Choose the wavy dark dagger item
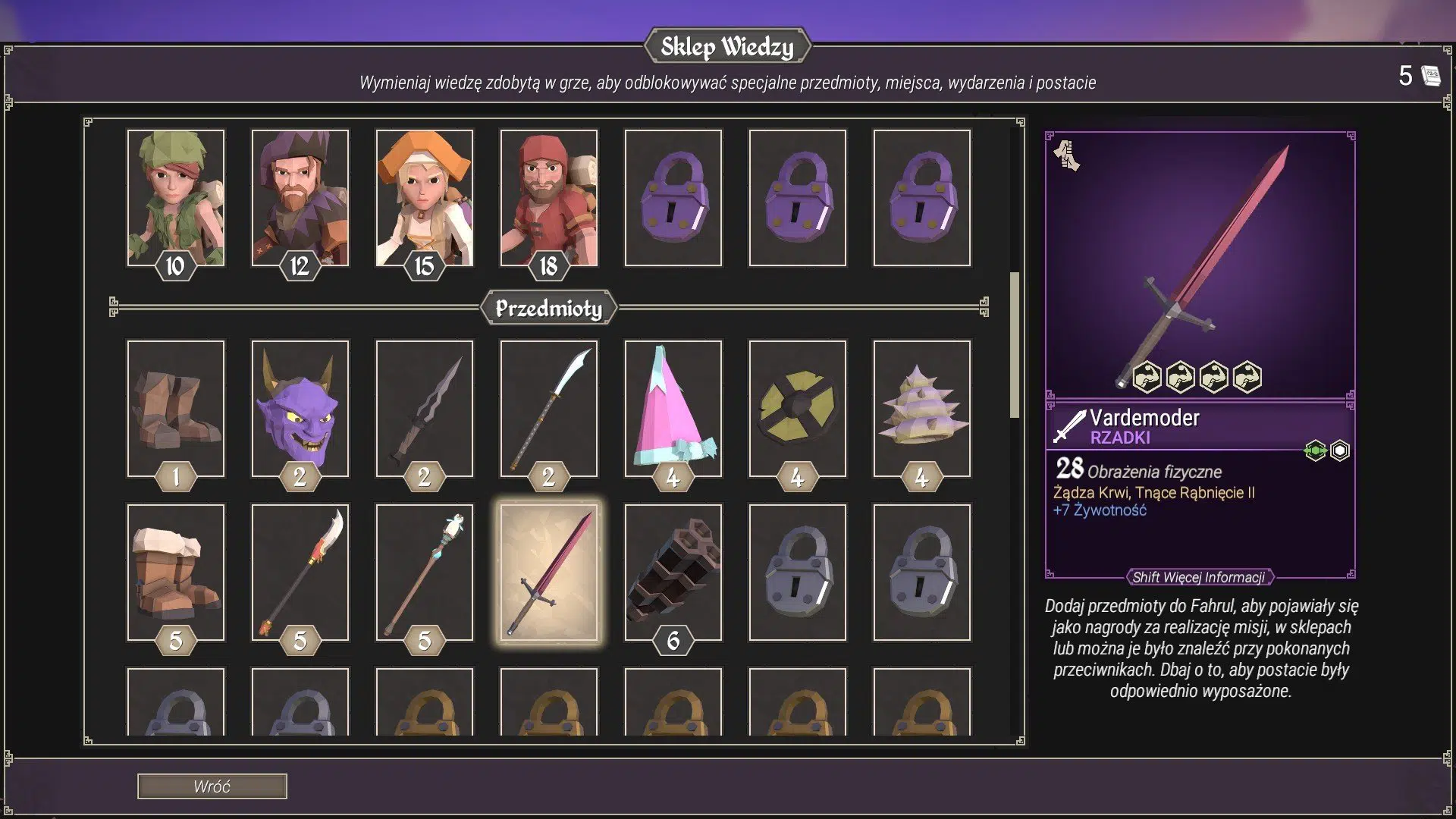 point(424,408)
